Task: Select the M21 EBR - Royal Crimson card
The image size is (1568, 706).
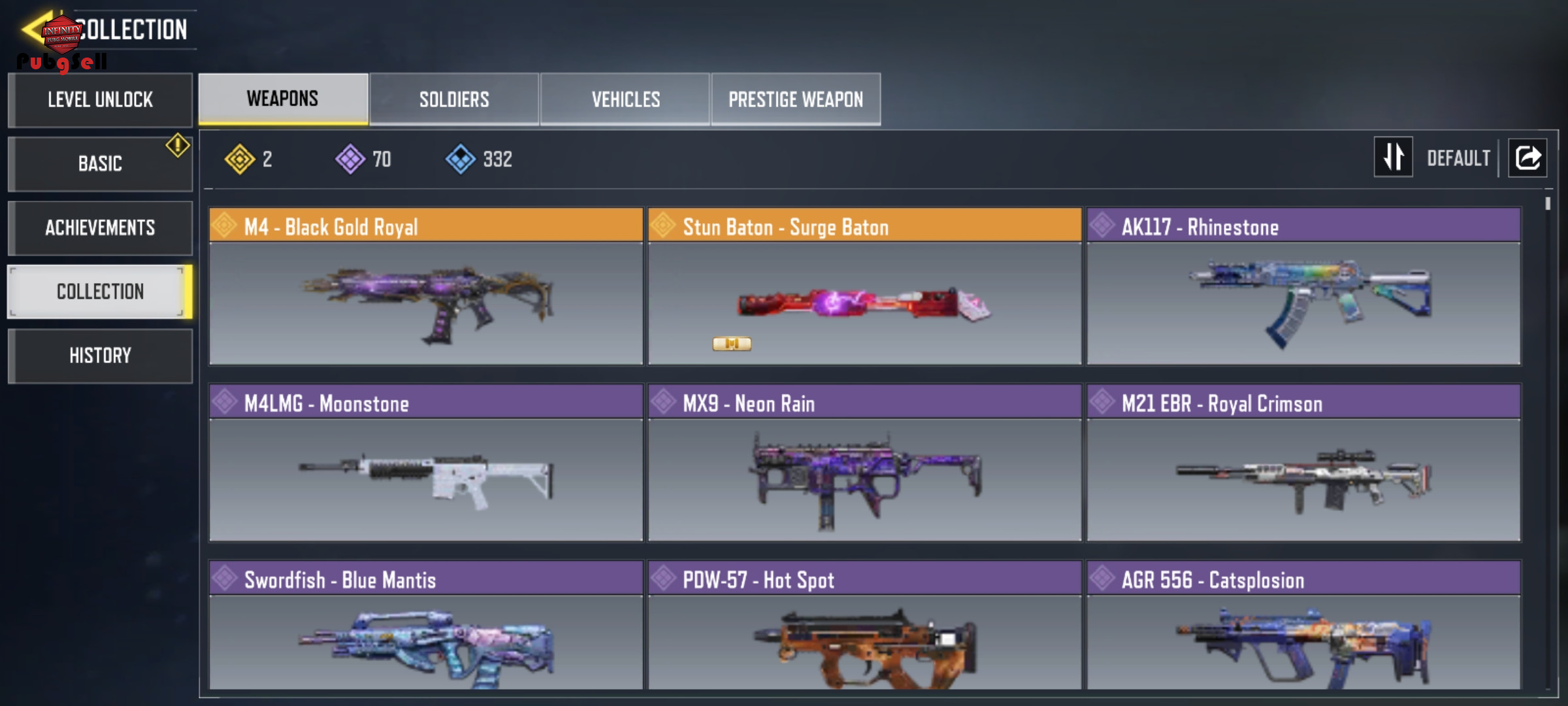Action: click(x=1303, y=463)
